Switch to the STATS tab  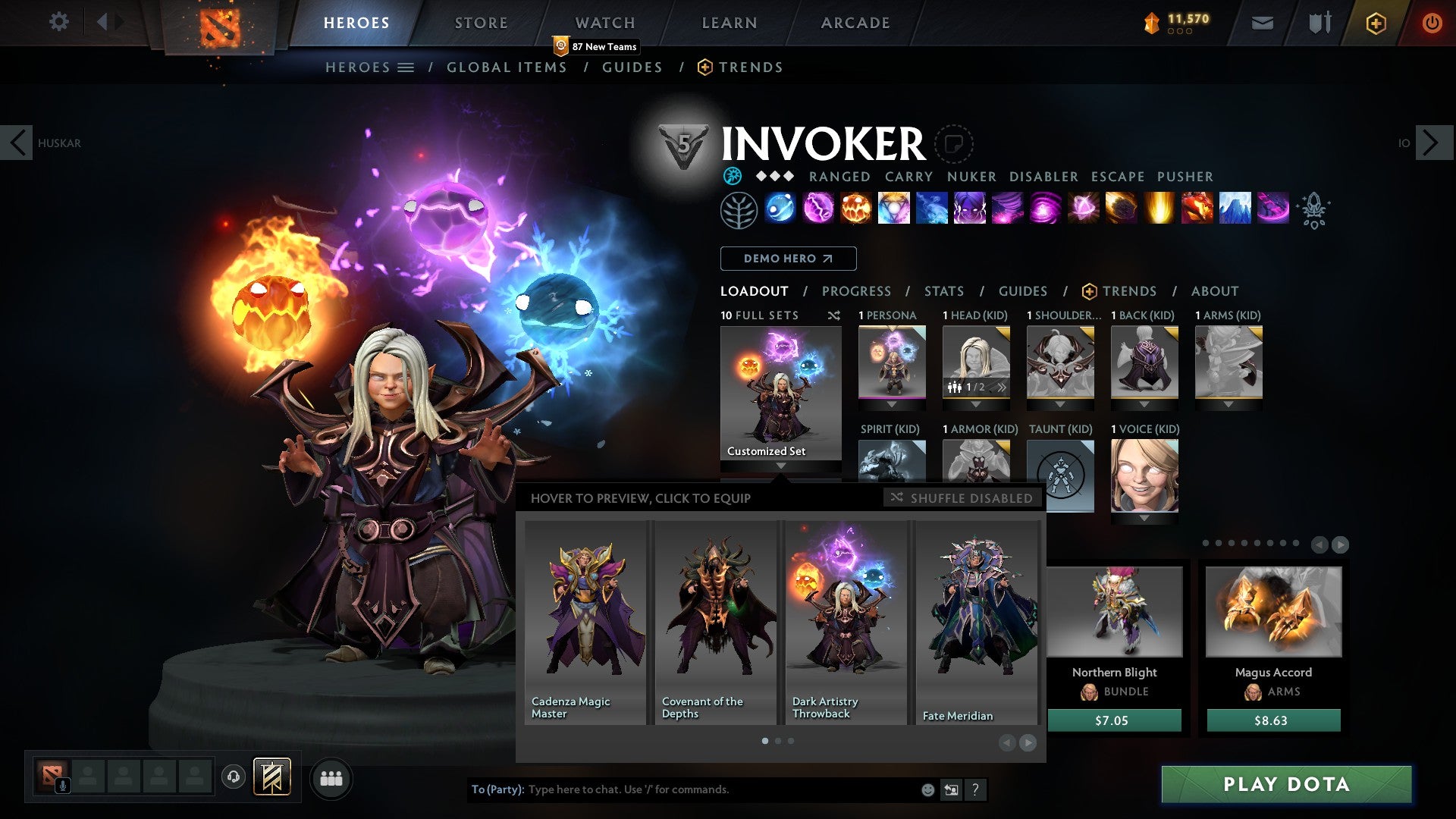tap(943, 290)
